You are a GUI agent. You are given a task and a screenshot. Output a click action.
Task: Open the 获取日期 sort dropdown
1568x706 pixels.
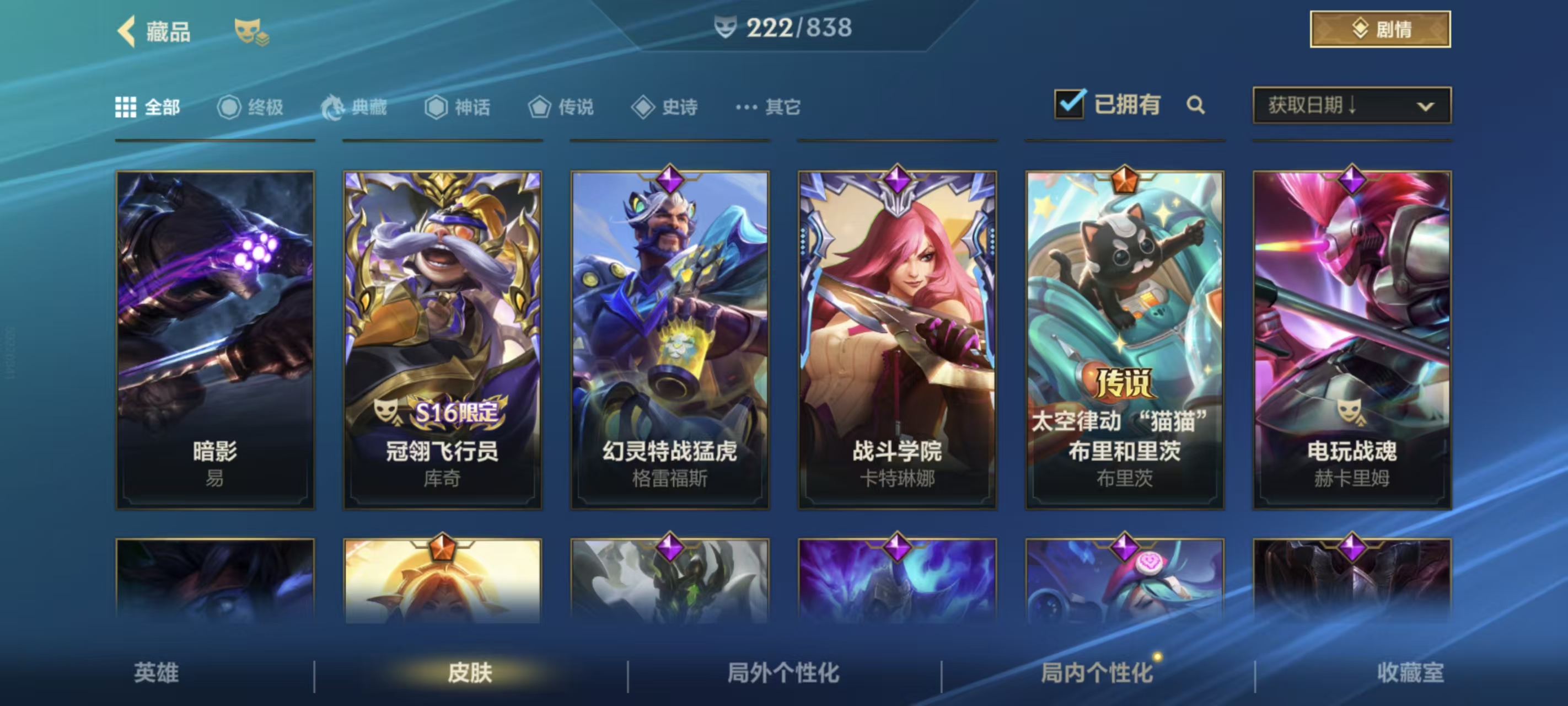click(x=1351, y=105)
